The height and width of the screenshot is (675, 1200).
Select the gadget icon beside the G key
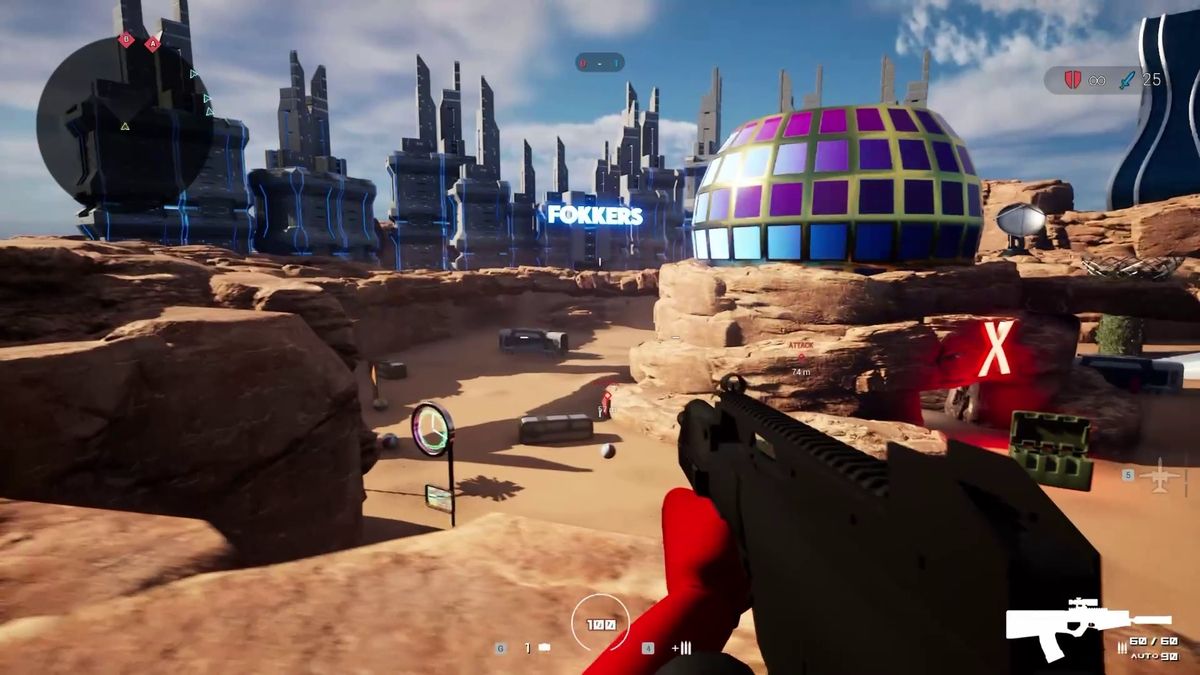(x=544, y=648)
